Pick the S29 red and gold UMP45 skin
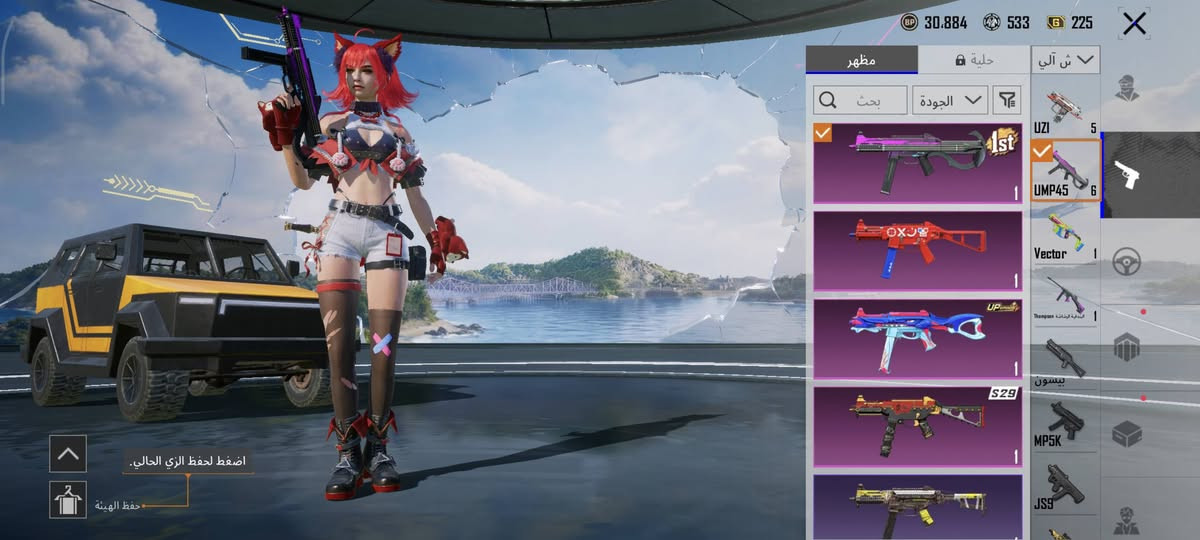The height and width of the screenshot is (540, 1200). 917,424
